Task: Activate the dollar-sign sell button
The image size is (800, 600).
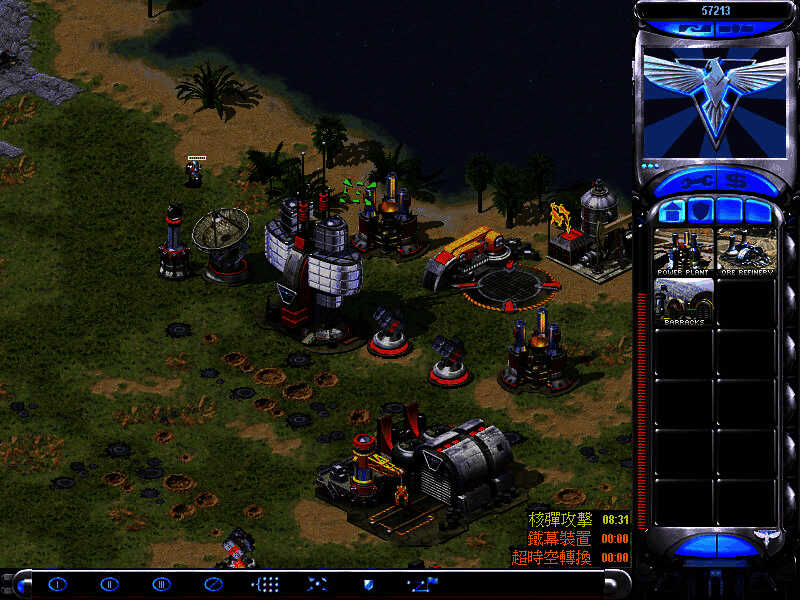Action: click(737, 183)
